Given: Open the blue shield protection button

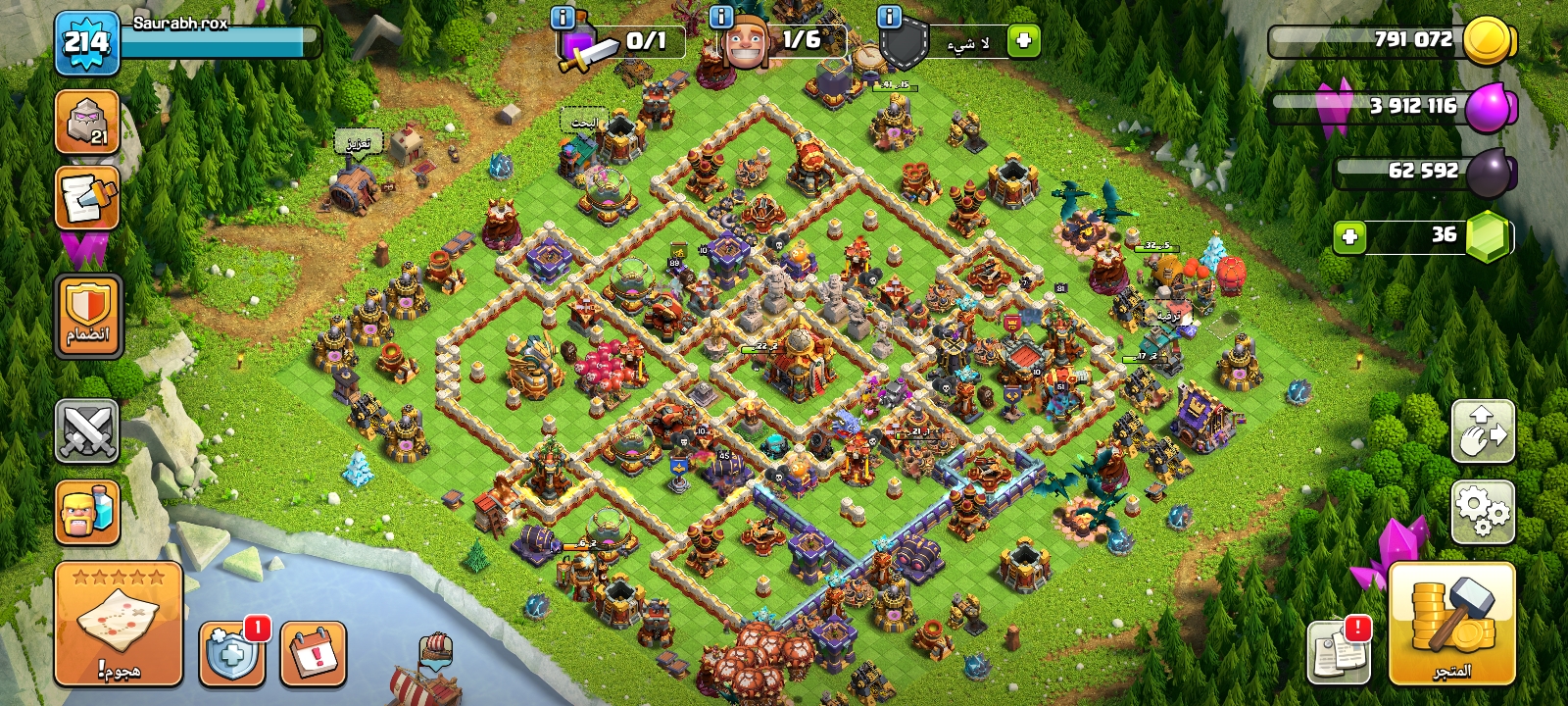Looking at the screenshot, I should coord(231,653).
